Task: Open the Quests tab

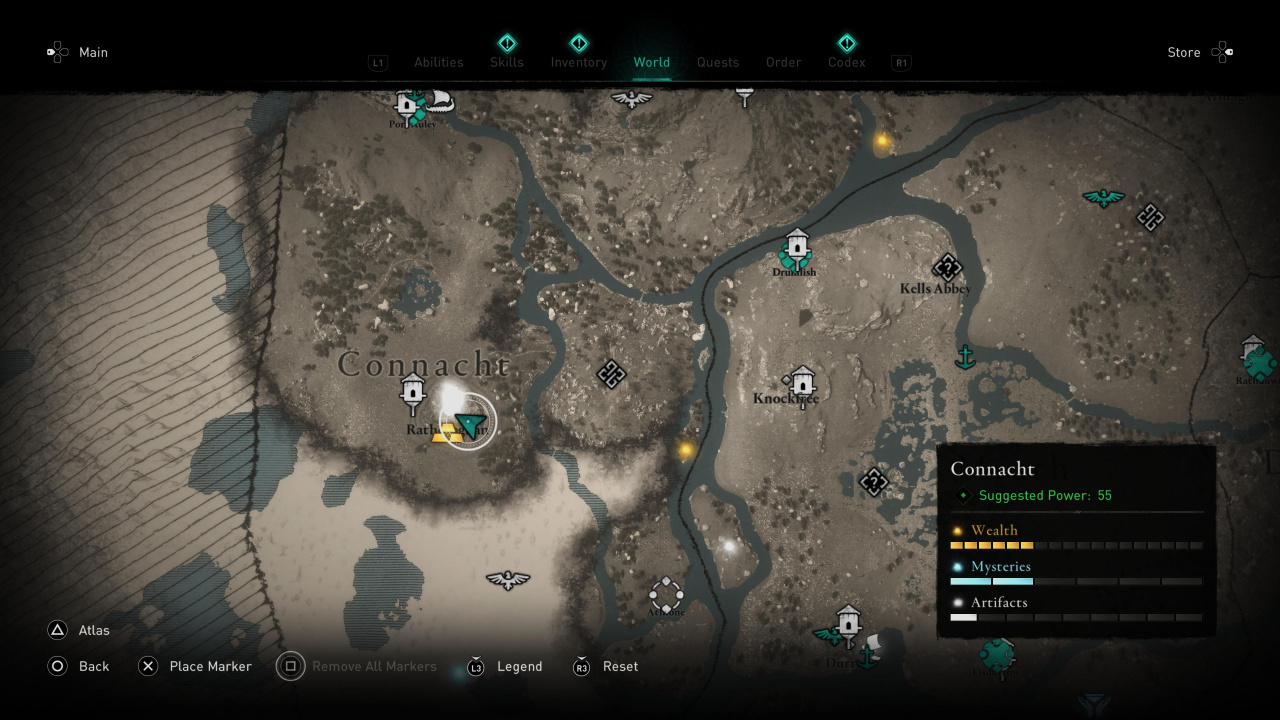Action: 718,62
